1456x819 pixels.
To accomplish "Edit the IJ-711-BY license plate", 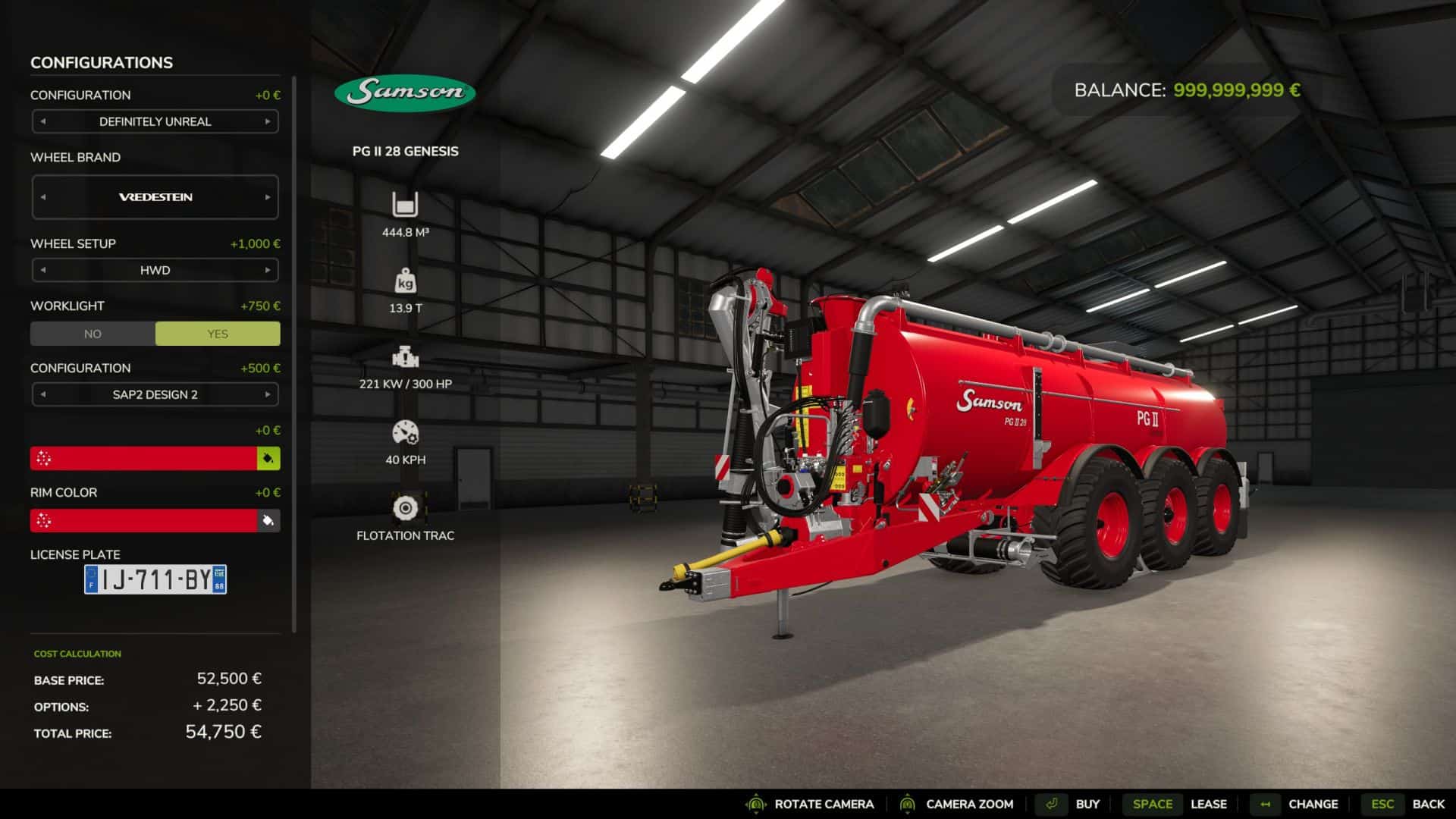I will coord(155,580).
